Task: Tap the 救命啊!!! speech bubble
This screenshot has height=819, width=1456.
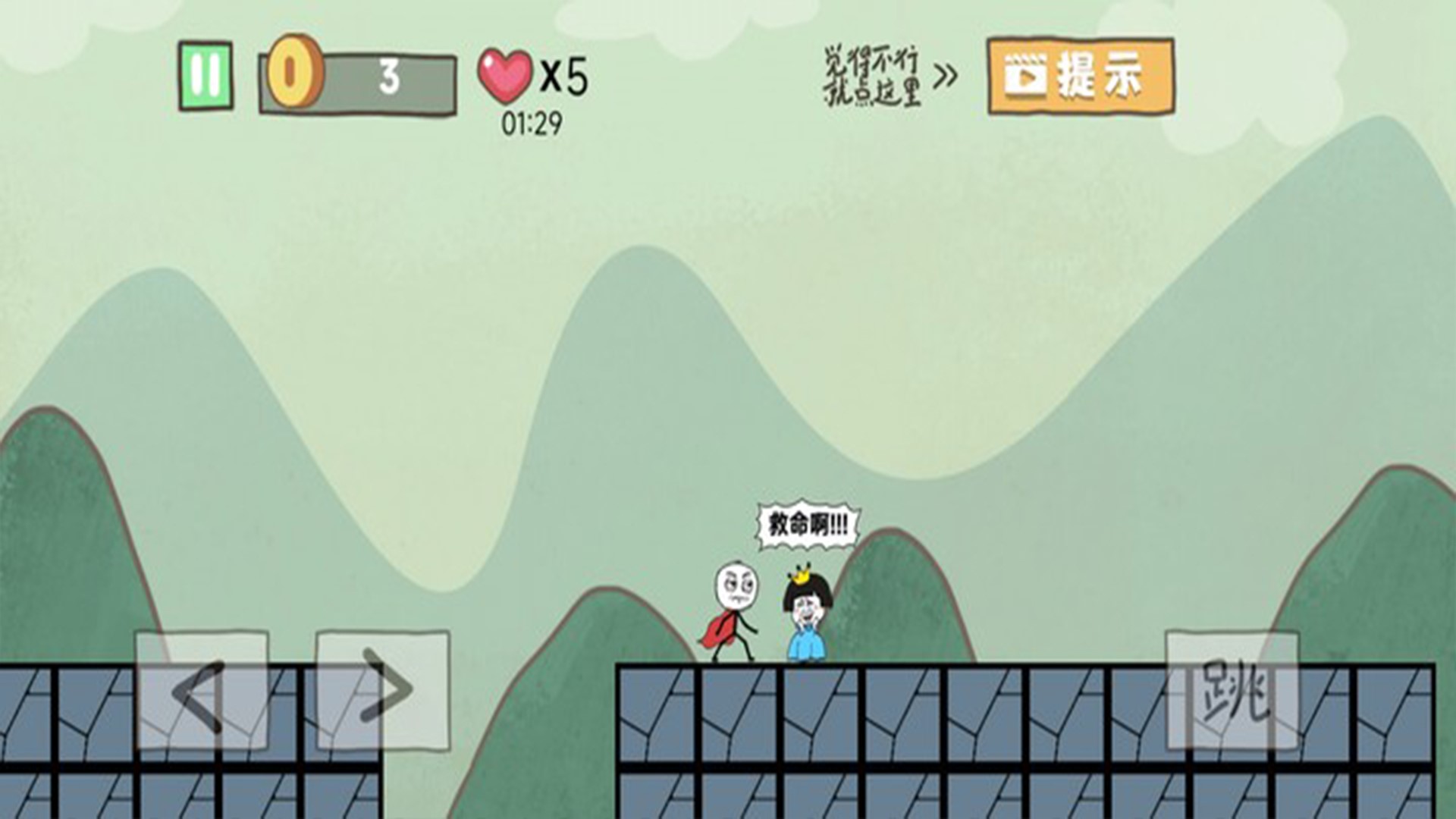Action: click(x=806, y=522)
